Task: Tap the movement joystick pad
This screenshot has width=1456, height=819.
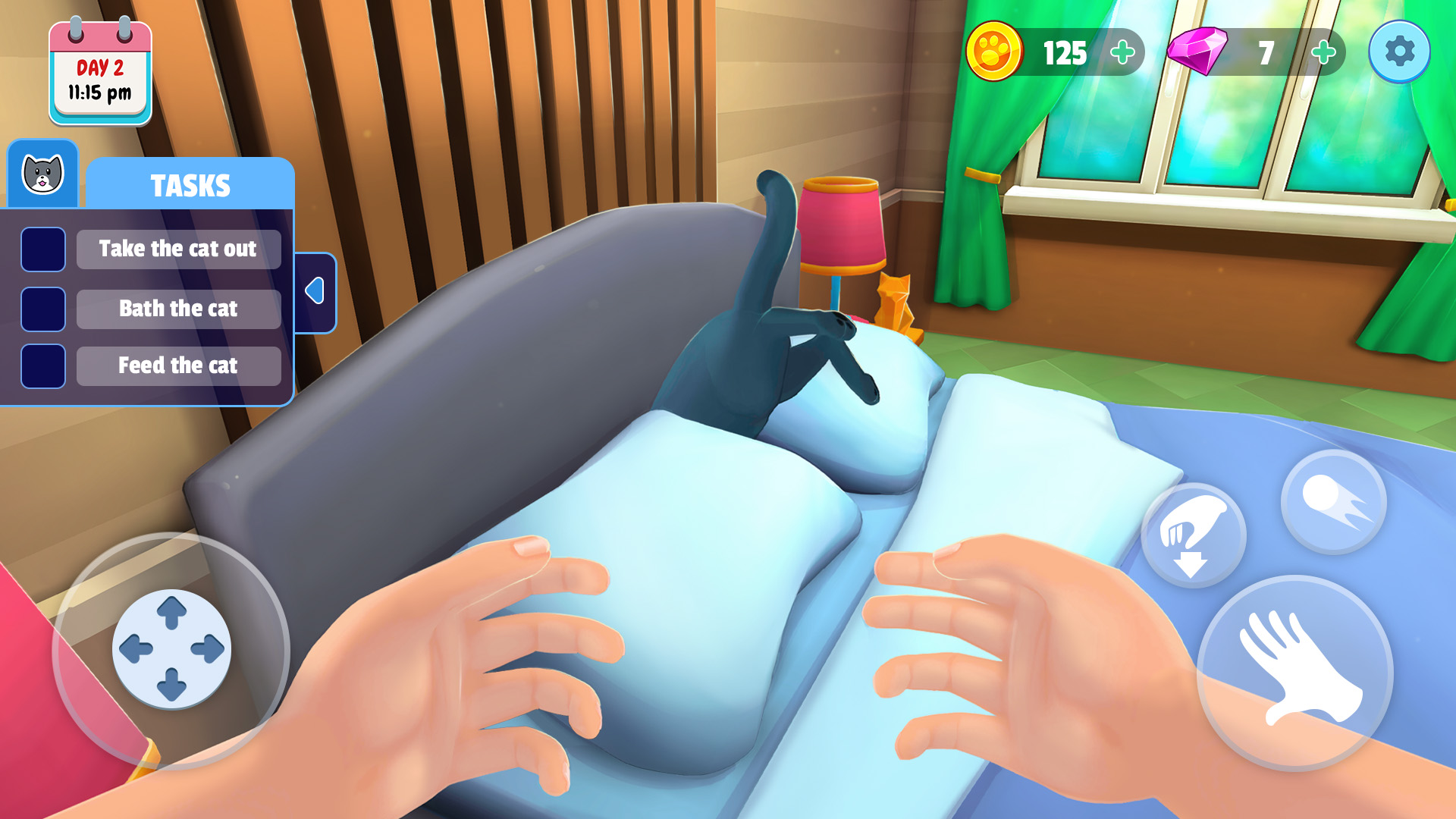Action: pyautogui.click(x=171, y=648)
